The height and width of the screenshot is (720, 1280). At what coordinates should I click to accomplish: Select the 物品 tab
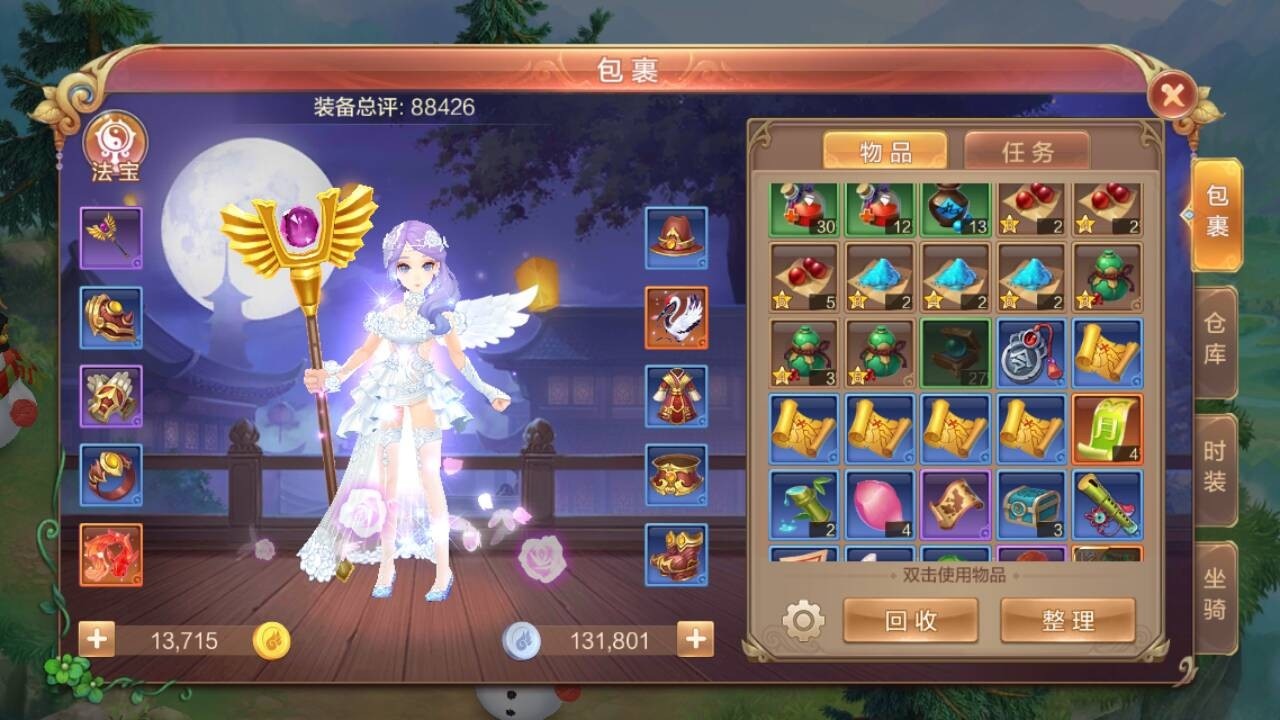click(885, 152)
